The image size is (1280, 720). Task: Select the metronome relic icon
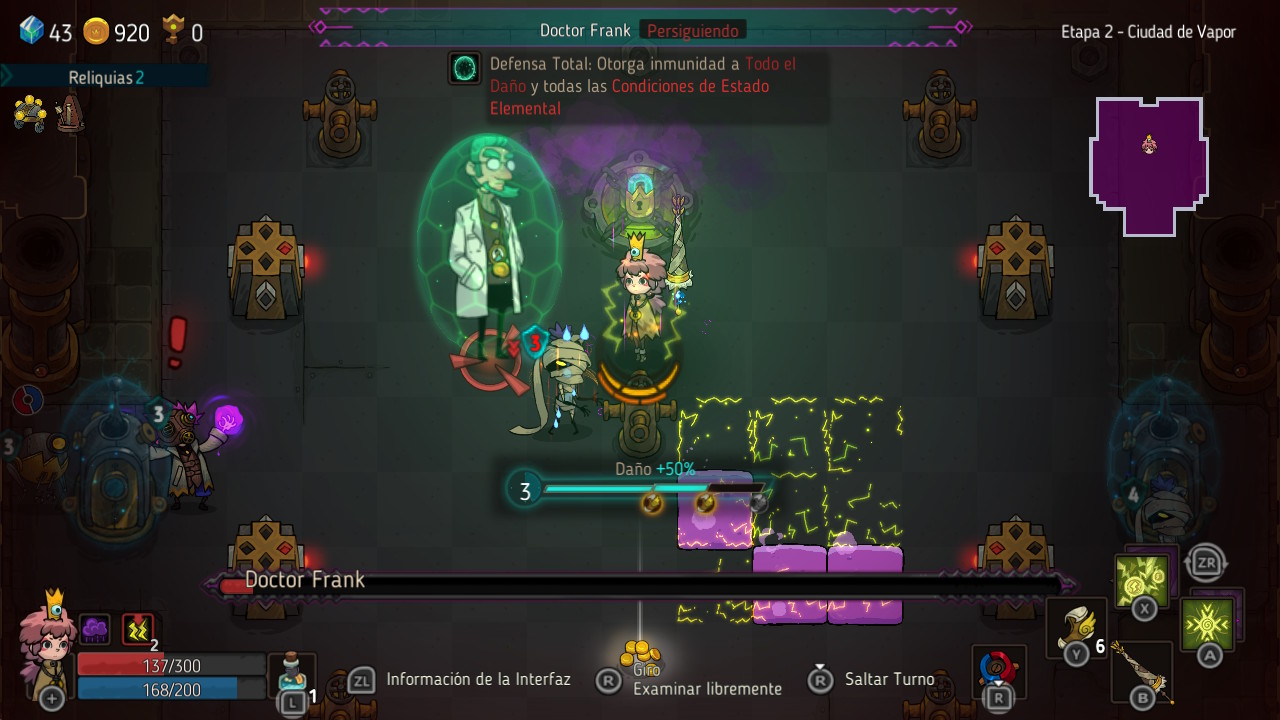tap(70, 113)
